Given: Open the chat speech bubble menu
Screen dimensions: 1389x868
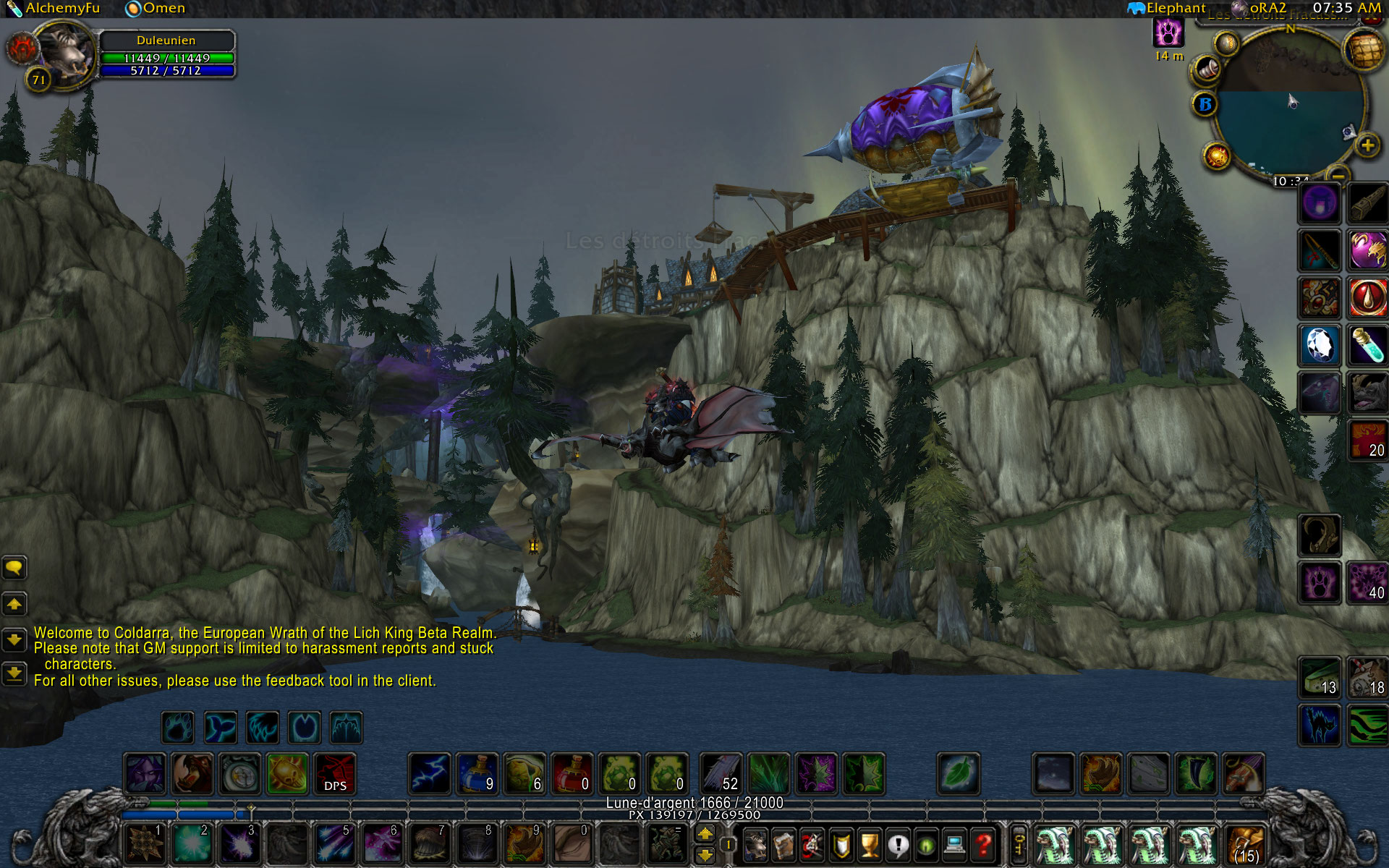Looking at the screenshot, I should [14, 568].
